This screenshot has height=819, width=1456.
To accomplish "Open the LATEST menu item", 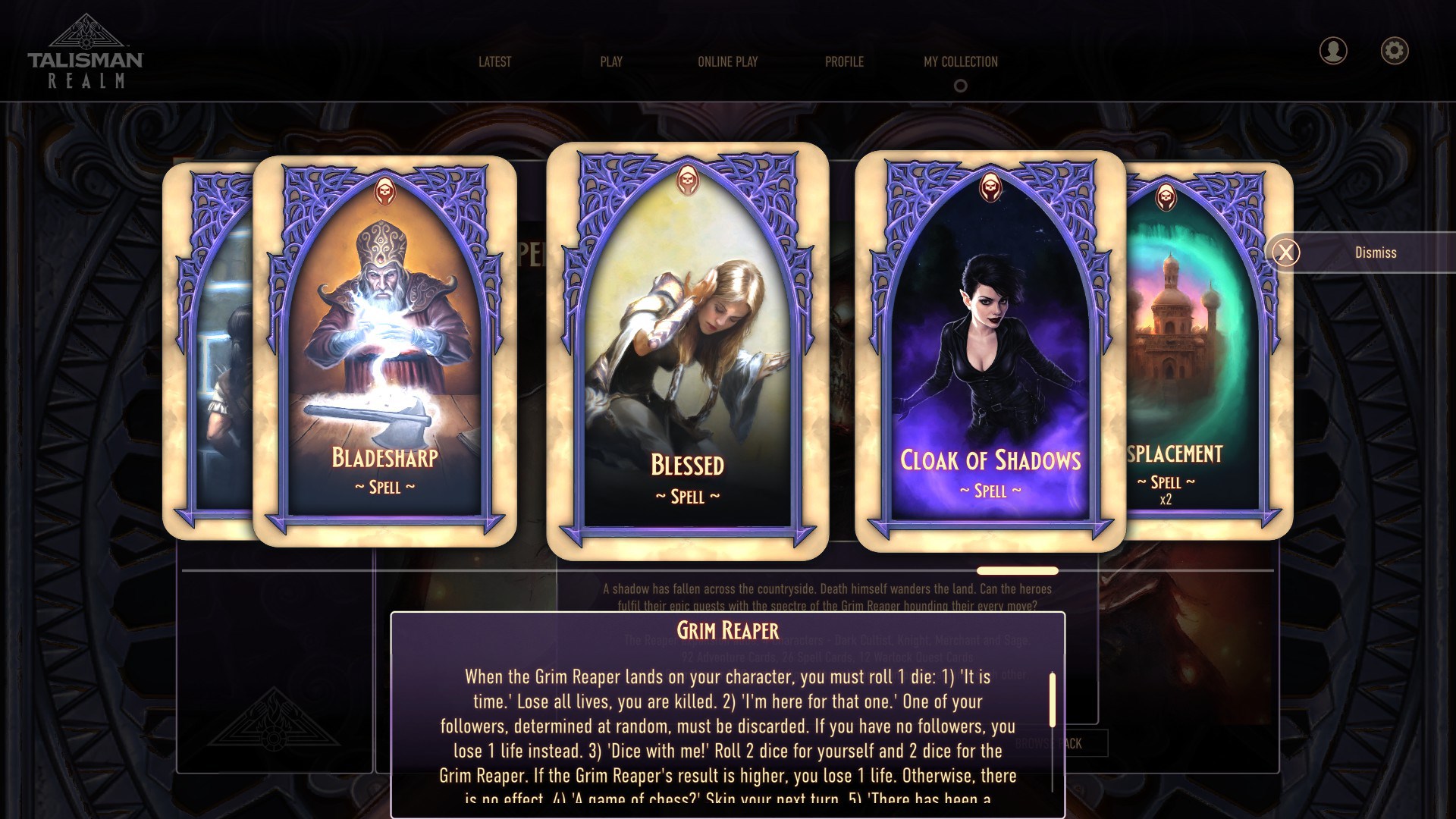I will [494, 62].
